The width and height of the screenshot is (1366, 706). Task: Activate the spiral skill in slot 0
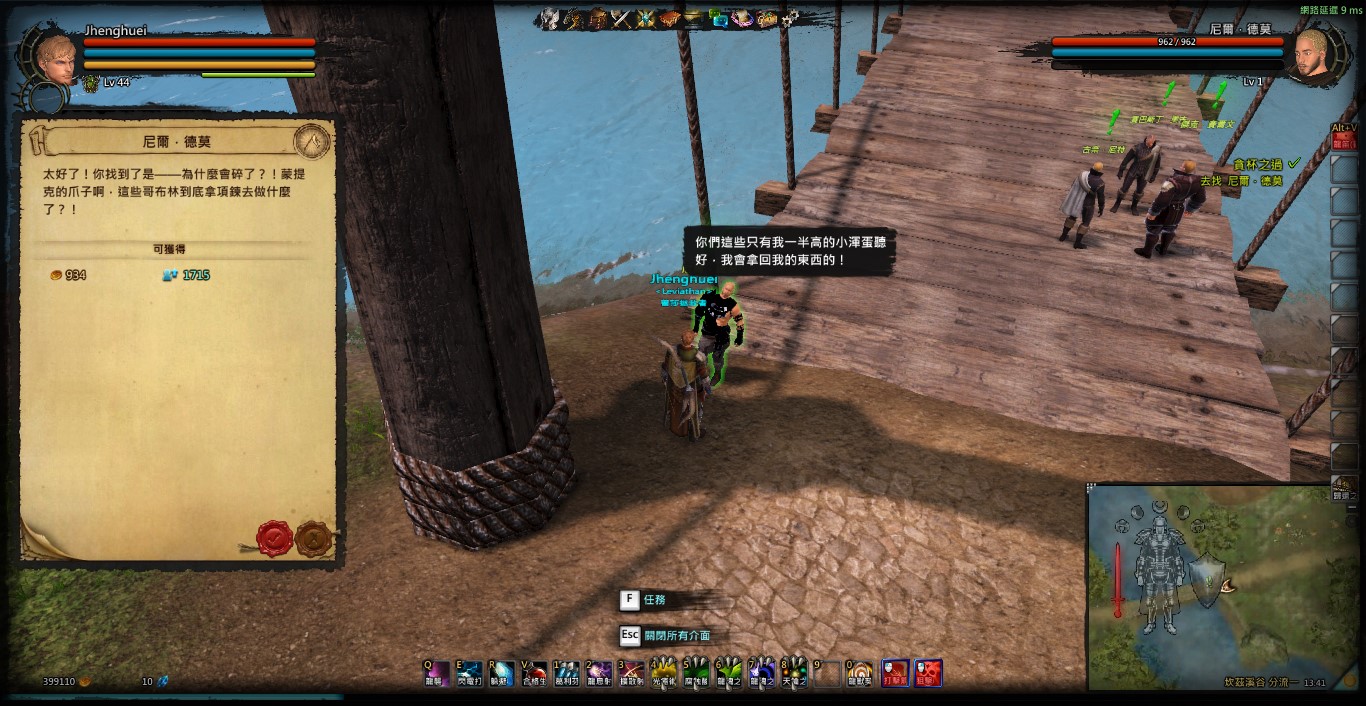(860, 673)
